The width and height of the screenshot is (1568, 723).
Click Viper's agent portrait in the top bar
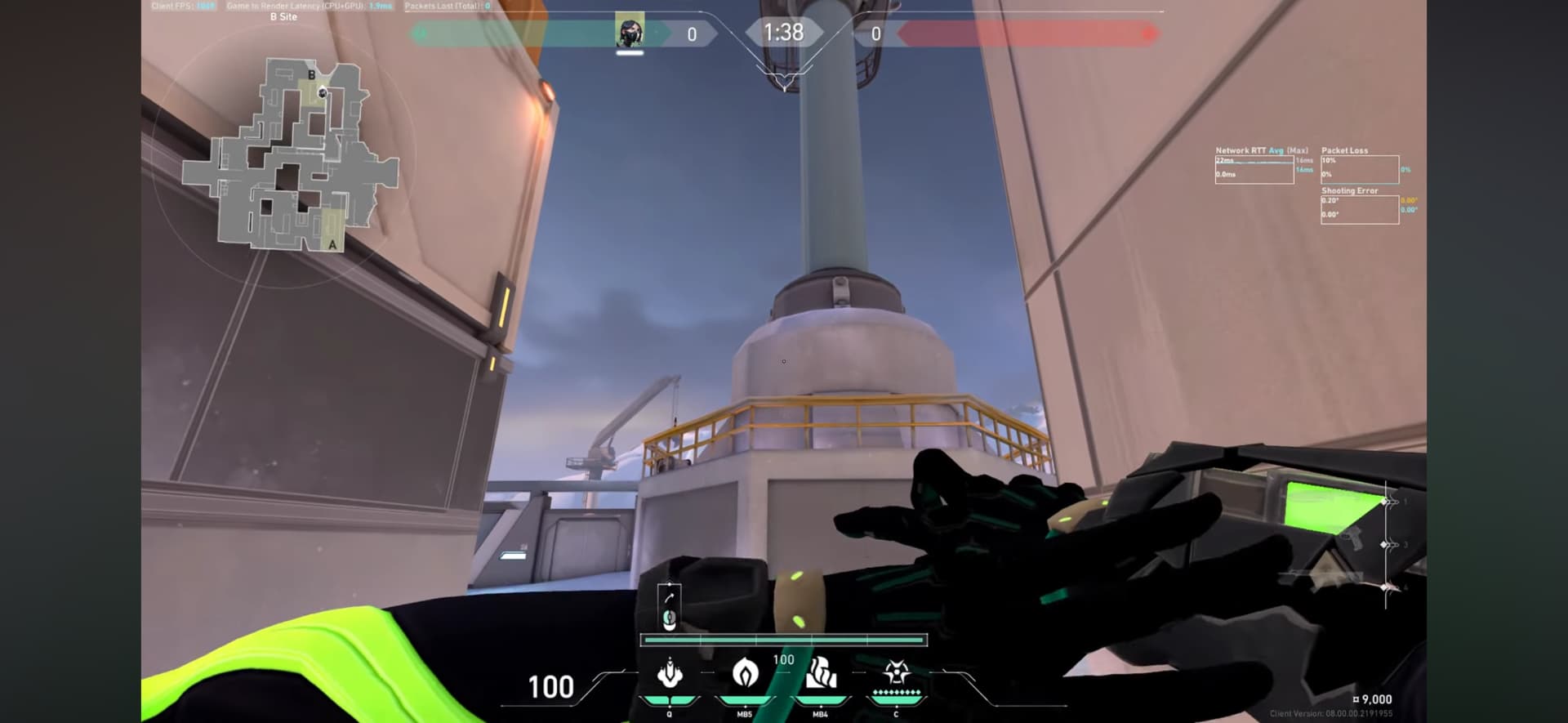[630, 32]
